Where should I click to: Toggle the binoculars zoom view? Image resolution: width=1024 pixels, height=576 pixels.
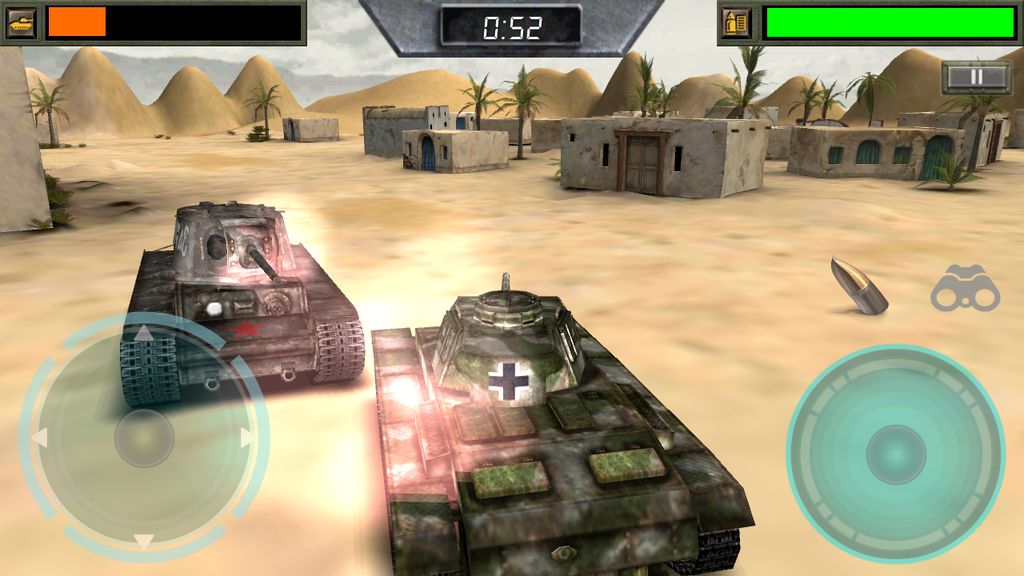(965, 290)
